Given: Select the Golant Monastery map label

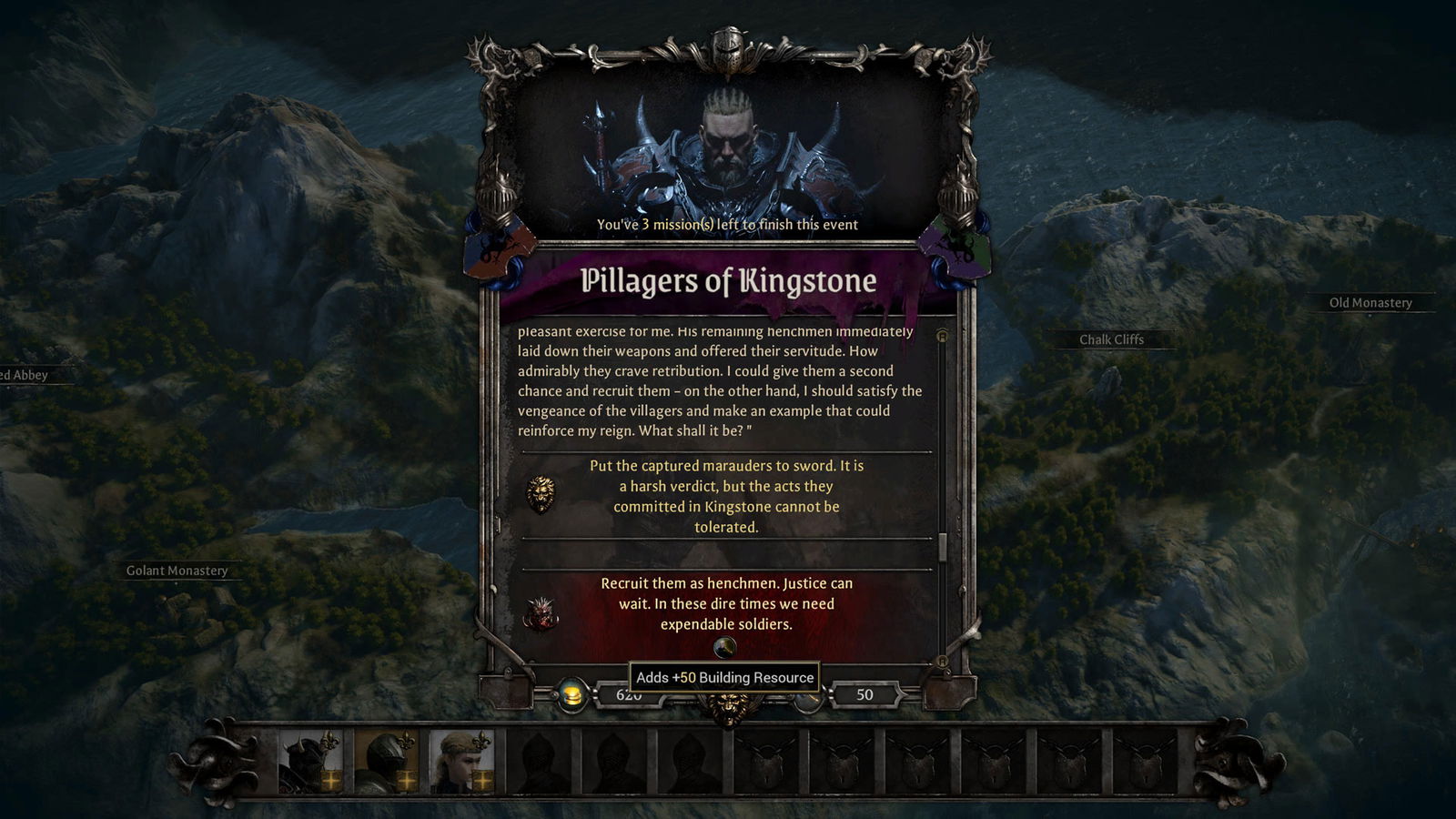Looking at the screenshot, I should 177,571.
